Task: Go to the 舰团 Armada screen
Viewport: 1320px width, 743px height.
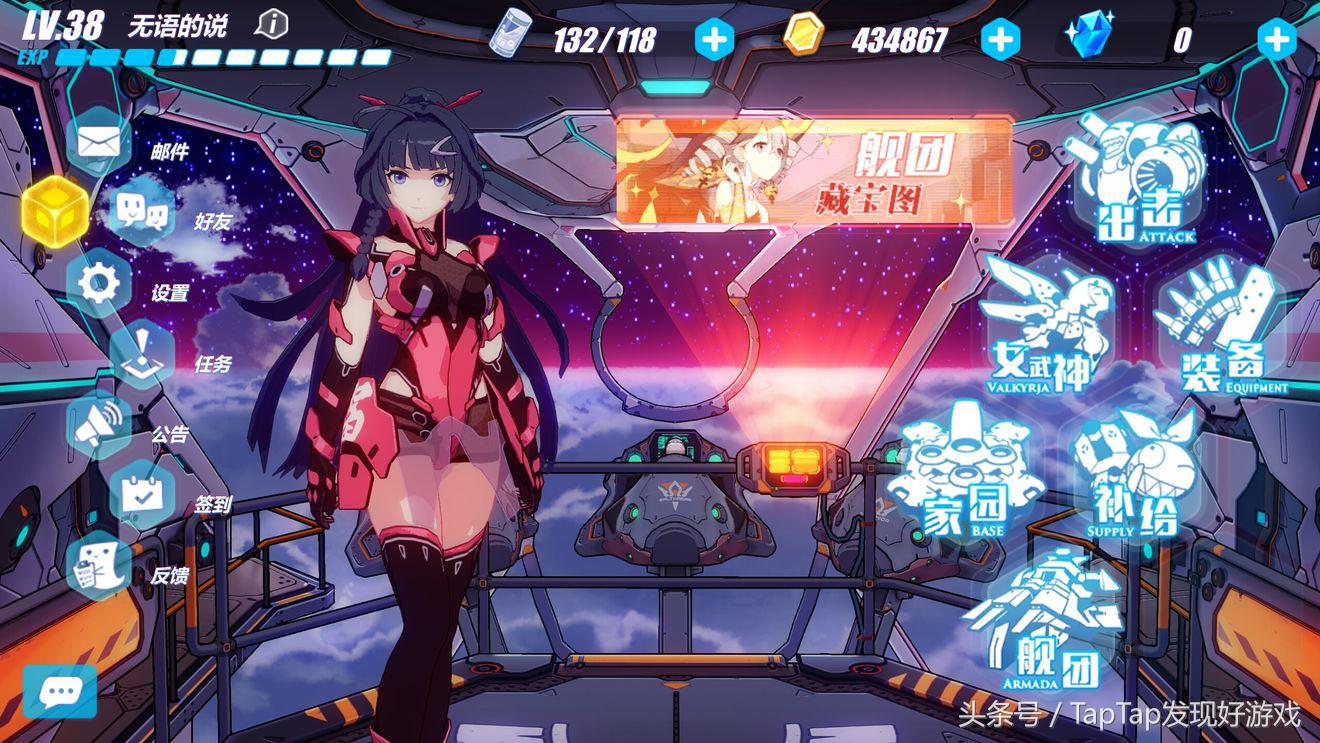Action: click(x=1040, y=620)
